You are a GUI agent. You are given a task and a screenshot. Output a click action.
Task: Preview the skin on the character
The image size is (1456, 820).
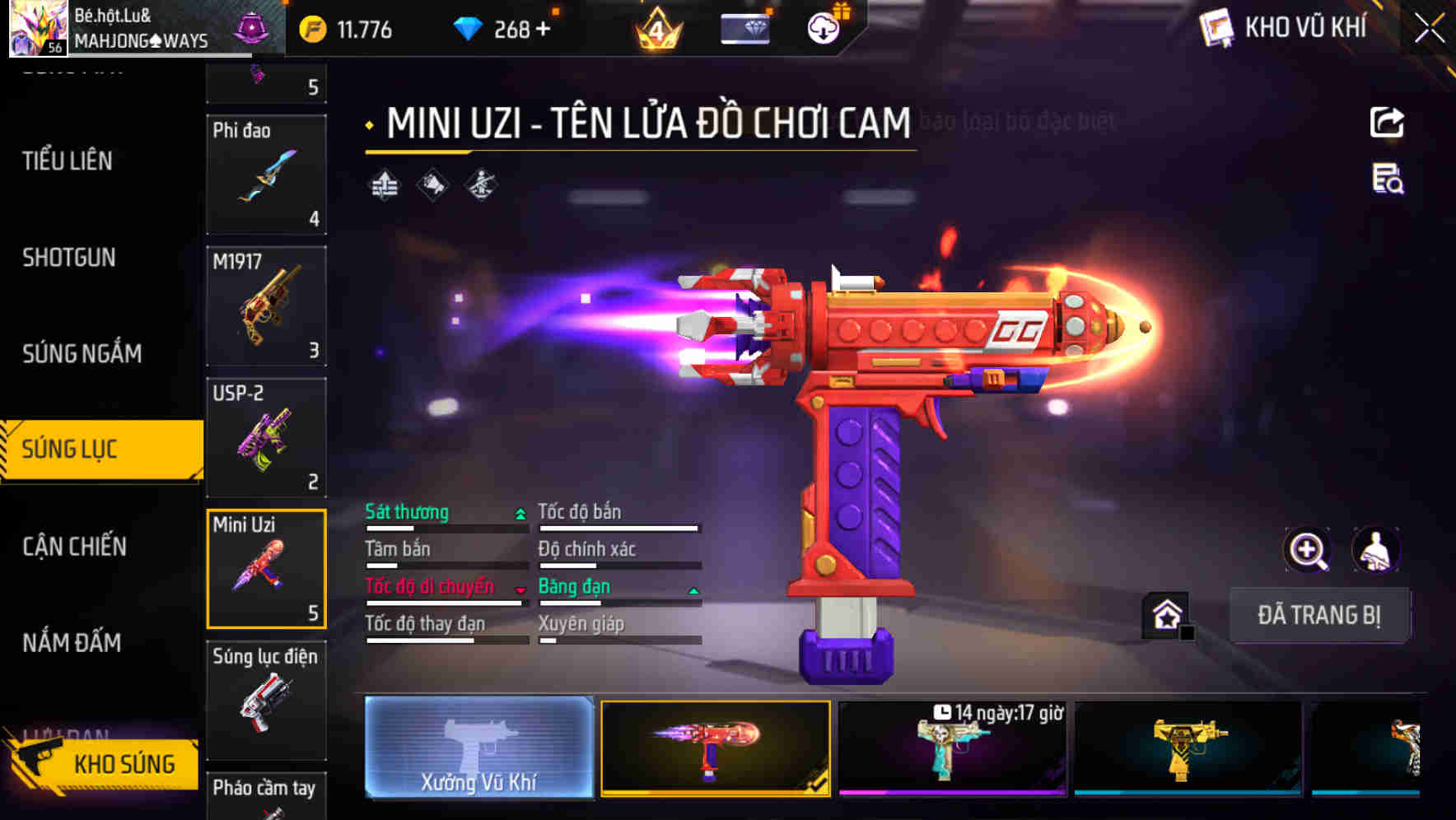(1375, 550)
